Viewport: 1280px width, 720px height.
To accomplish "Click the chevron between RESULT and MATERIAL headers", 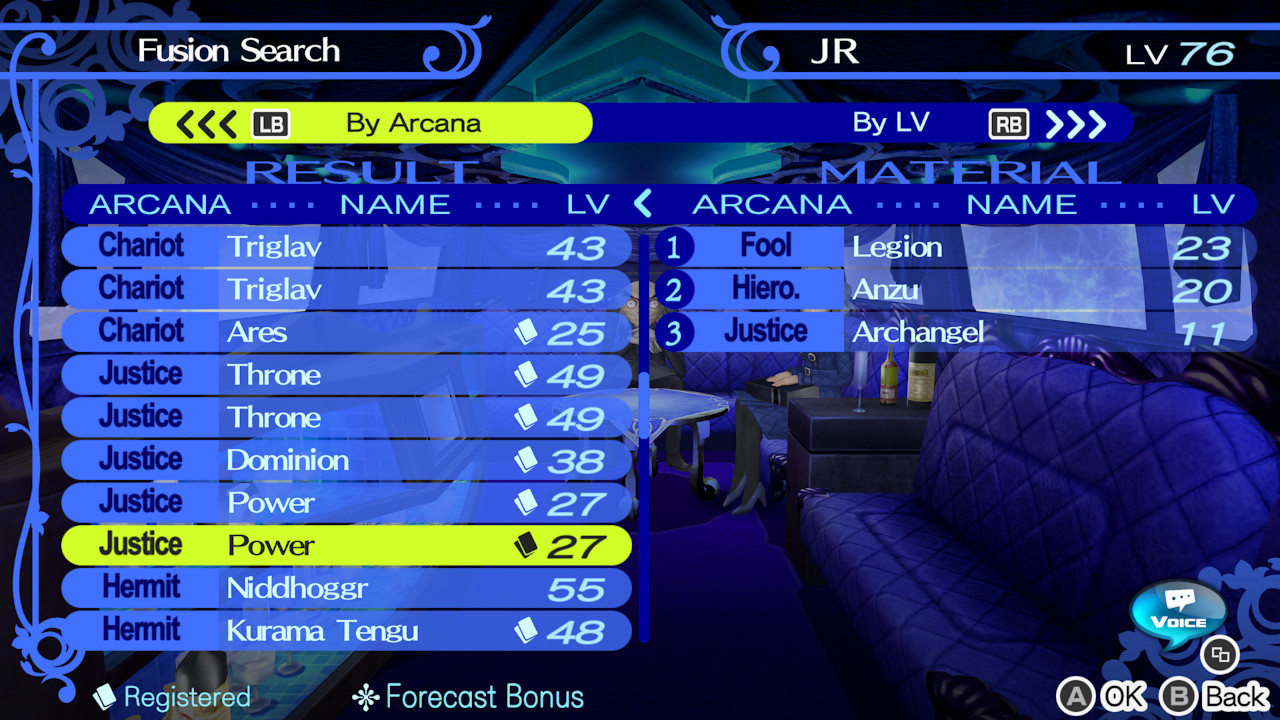I will tap(643, 204).
